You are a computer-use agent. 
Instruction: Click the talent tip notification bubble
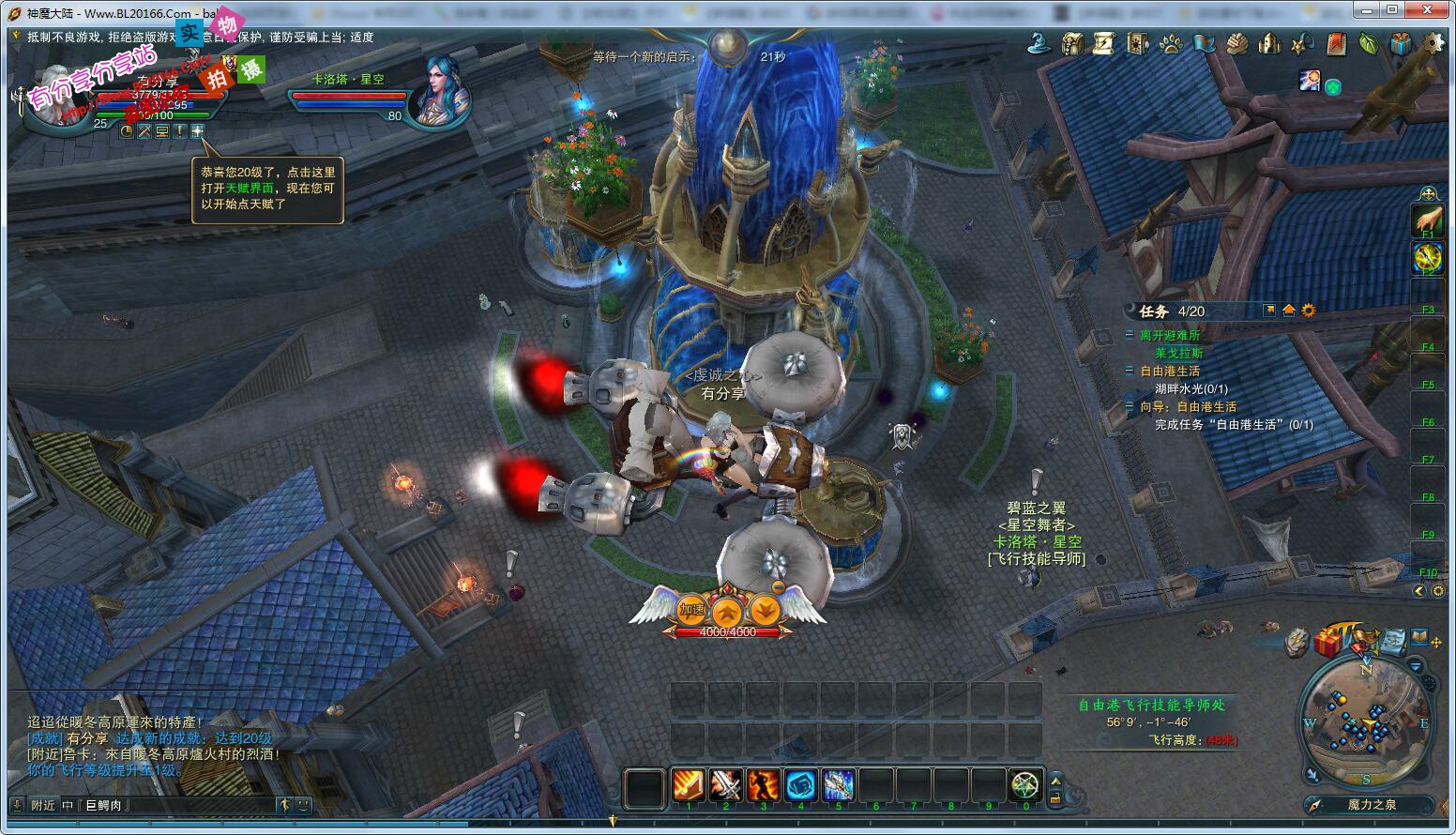pos(267,188)
